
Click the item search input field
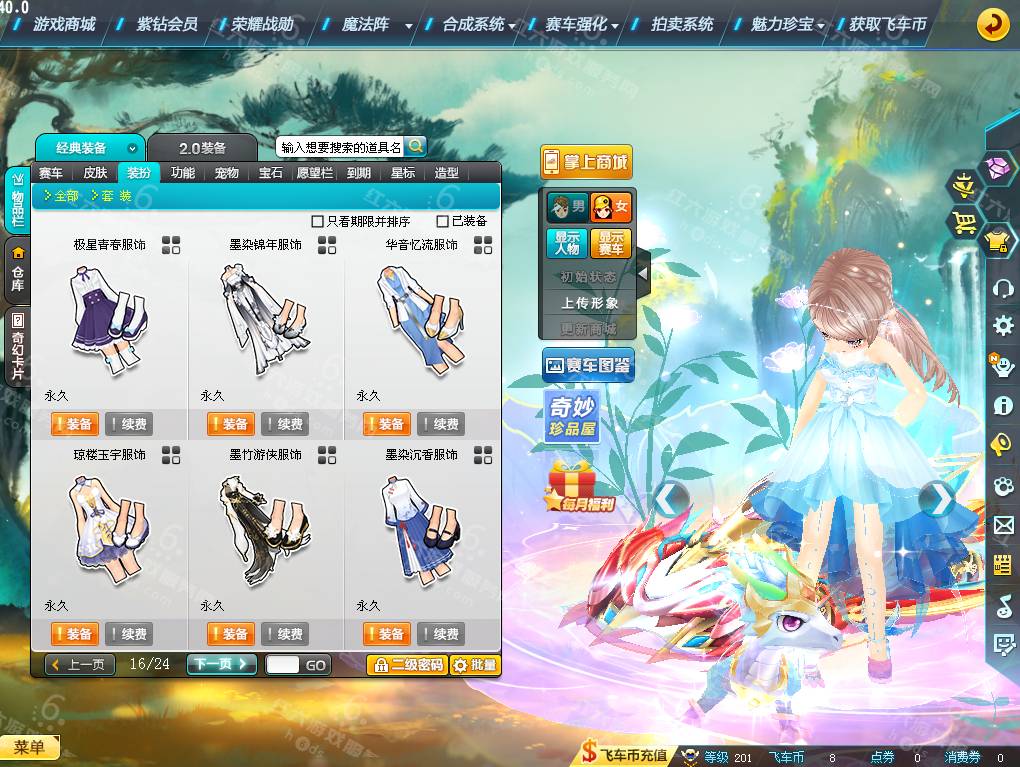point(340,147)
